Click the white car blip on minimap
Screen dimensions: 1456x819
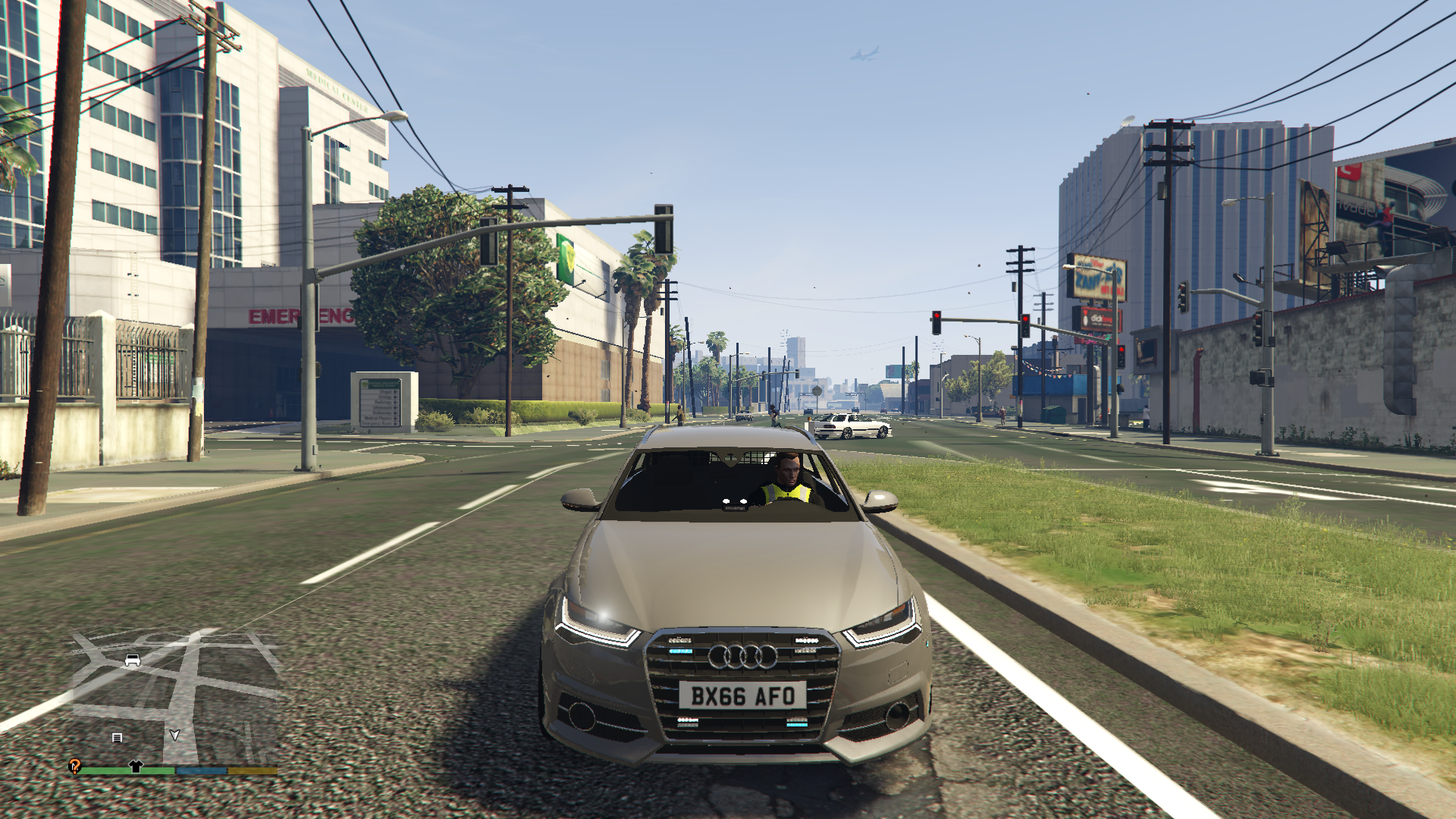click(x=133, y=660)
